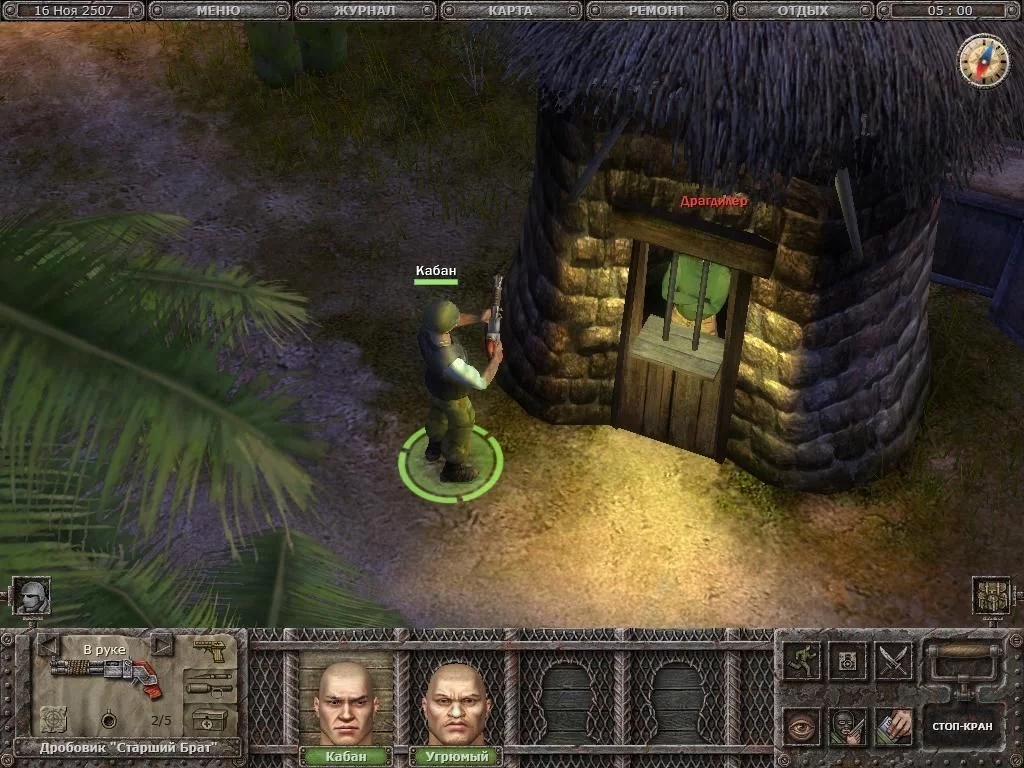
Task: Pull the СТОП-КРАН stop lever
Action: [961, 726]
